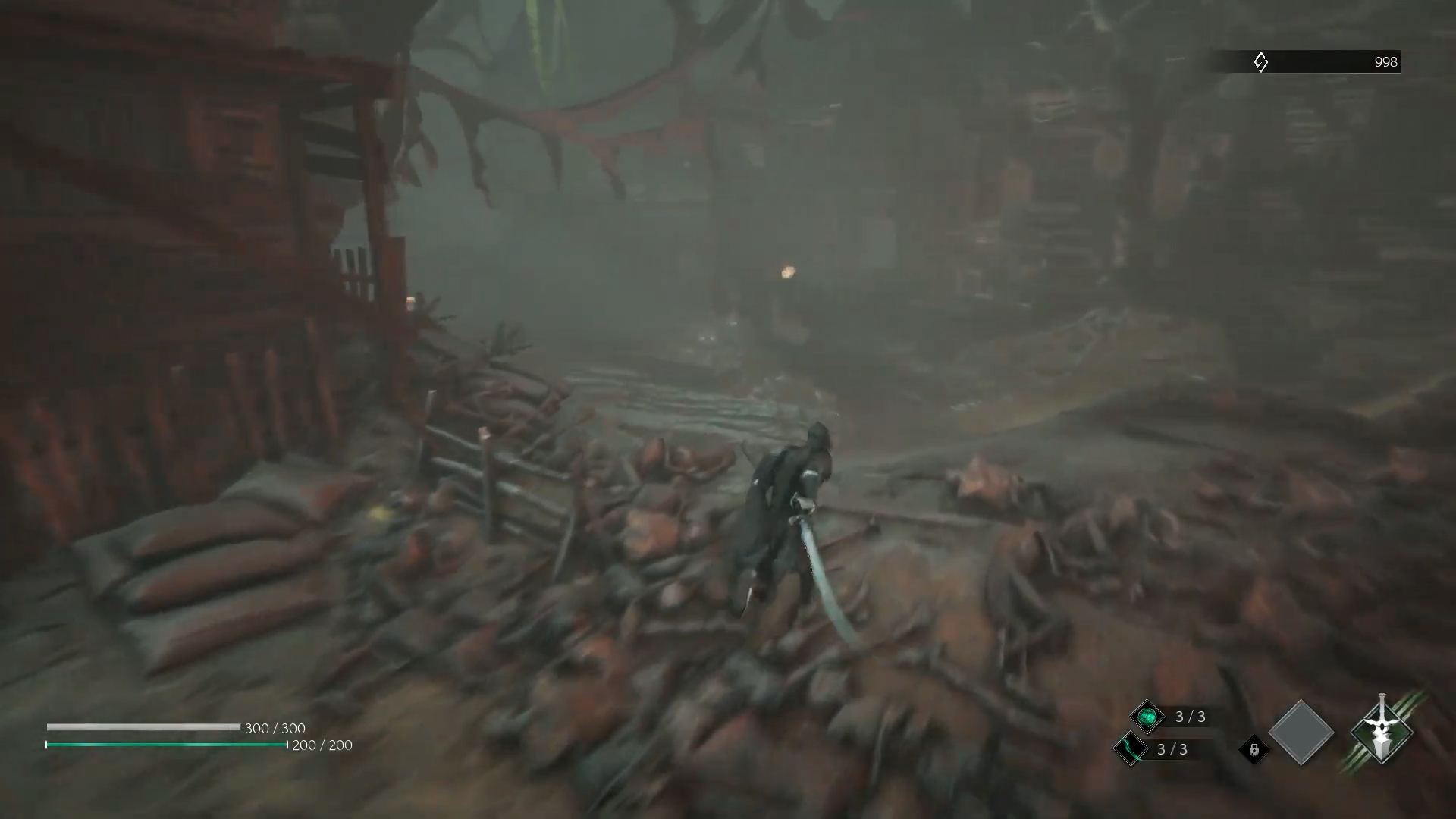
Task: Click the small padlock slot icon
Action: [1254, 750]
